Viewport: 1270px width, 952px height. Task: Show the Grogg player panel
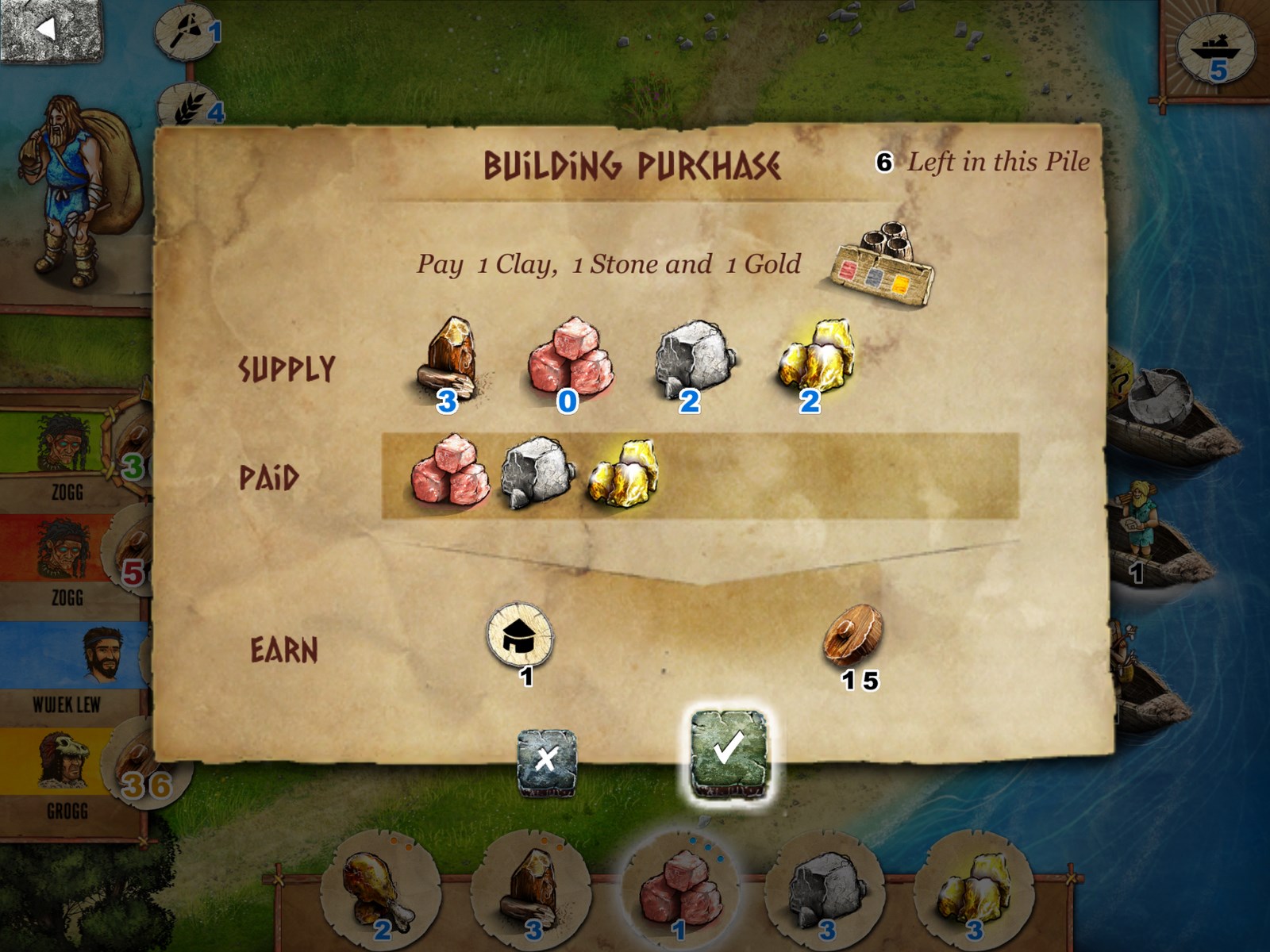coord(67,773)
